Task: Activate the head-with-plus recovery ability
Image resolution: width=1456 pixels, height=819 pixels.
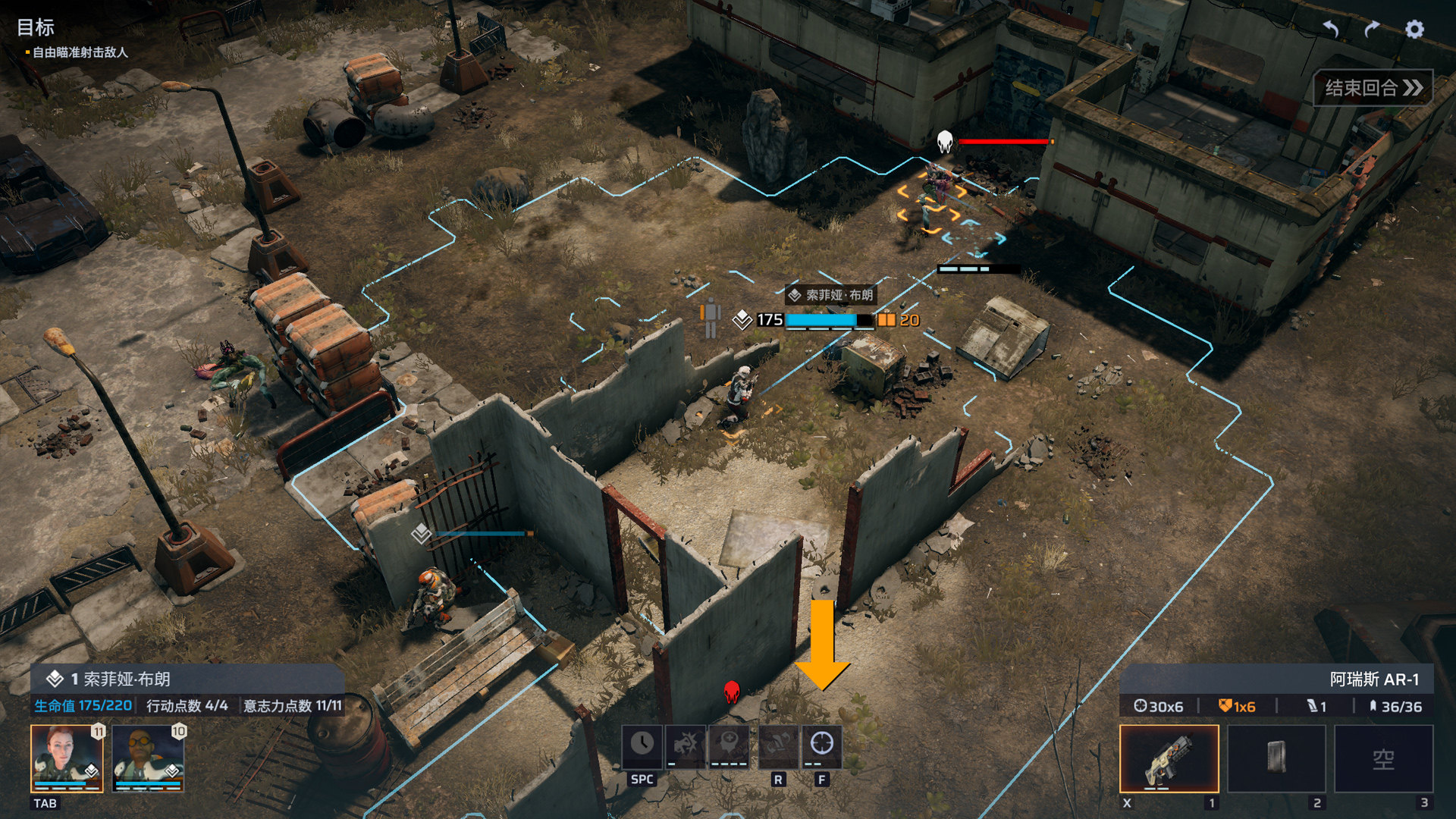Action: click(729, 745)
